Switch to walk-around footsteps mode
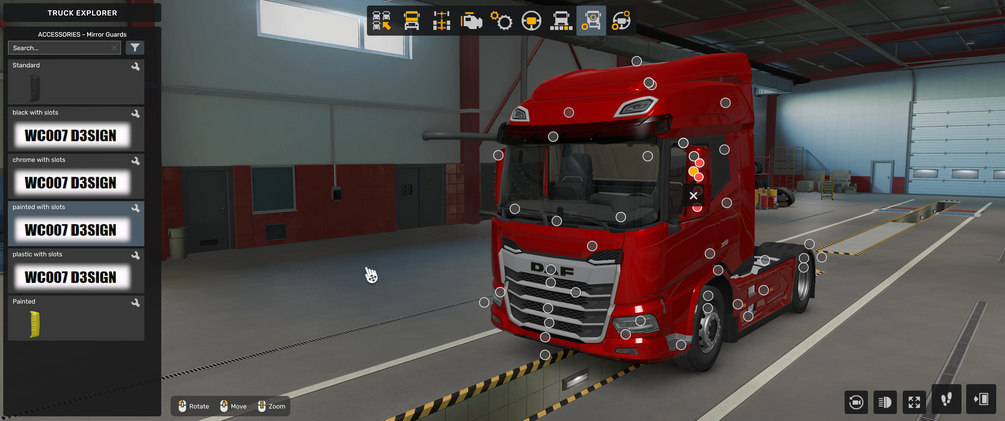1005x421 pixels. [x=946, y=399]
